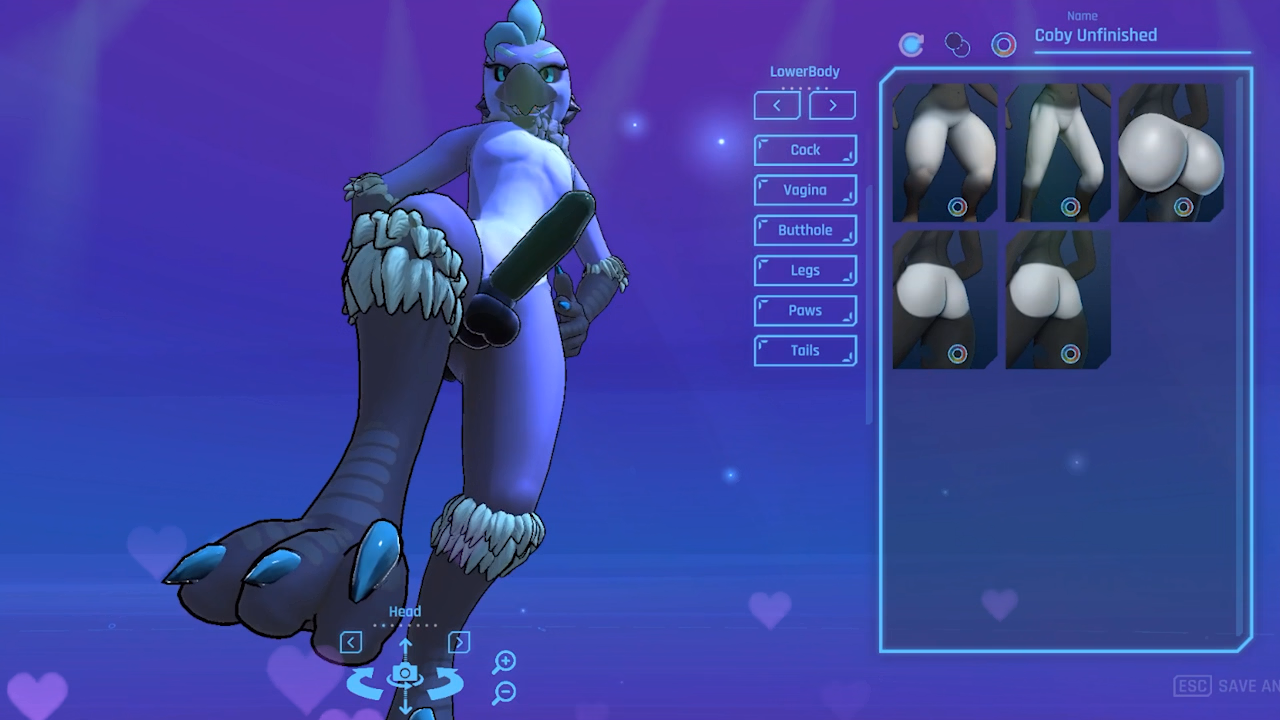Open the Butthole options
This screenshot has width=1280, height=720.
805,230
